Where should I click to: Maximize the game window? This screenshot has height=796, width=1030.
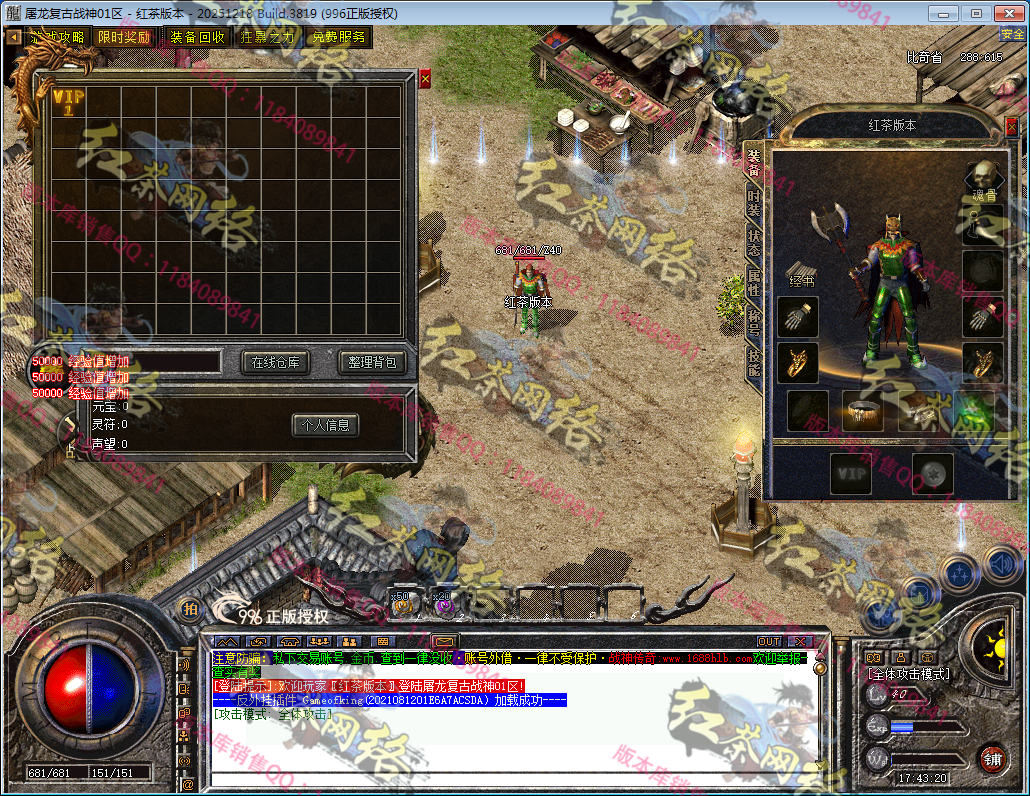coord(976,13)
